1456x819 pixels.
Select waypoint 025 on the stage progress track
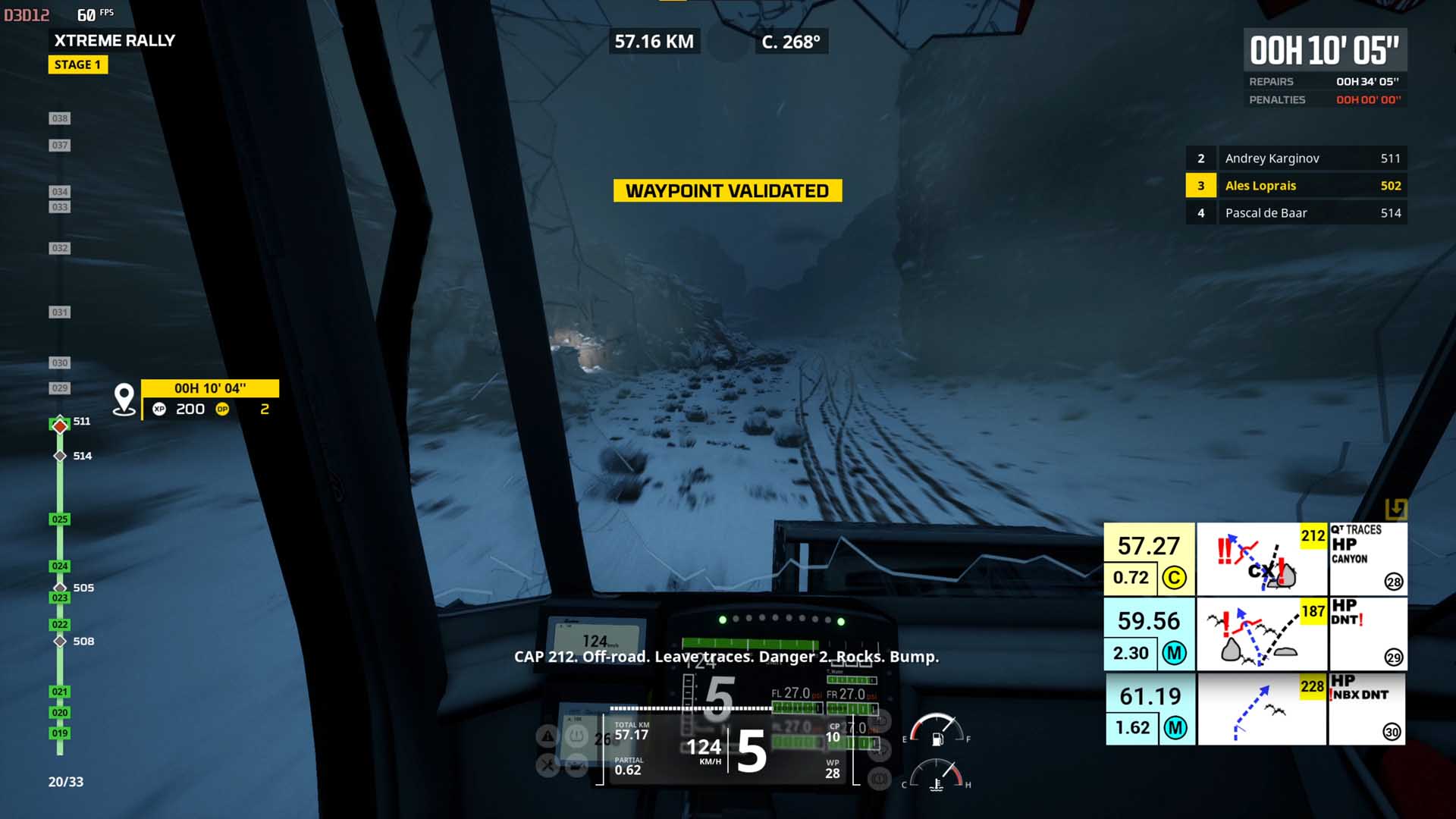tap(60, 519)
